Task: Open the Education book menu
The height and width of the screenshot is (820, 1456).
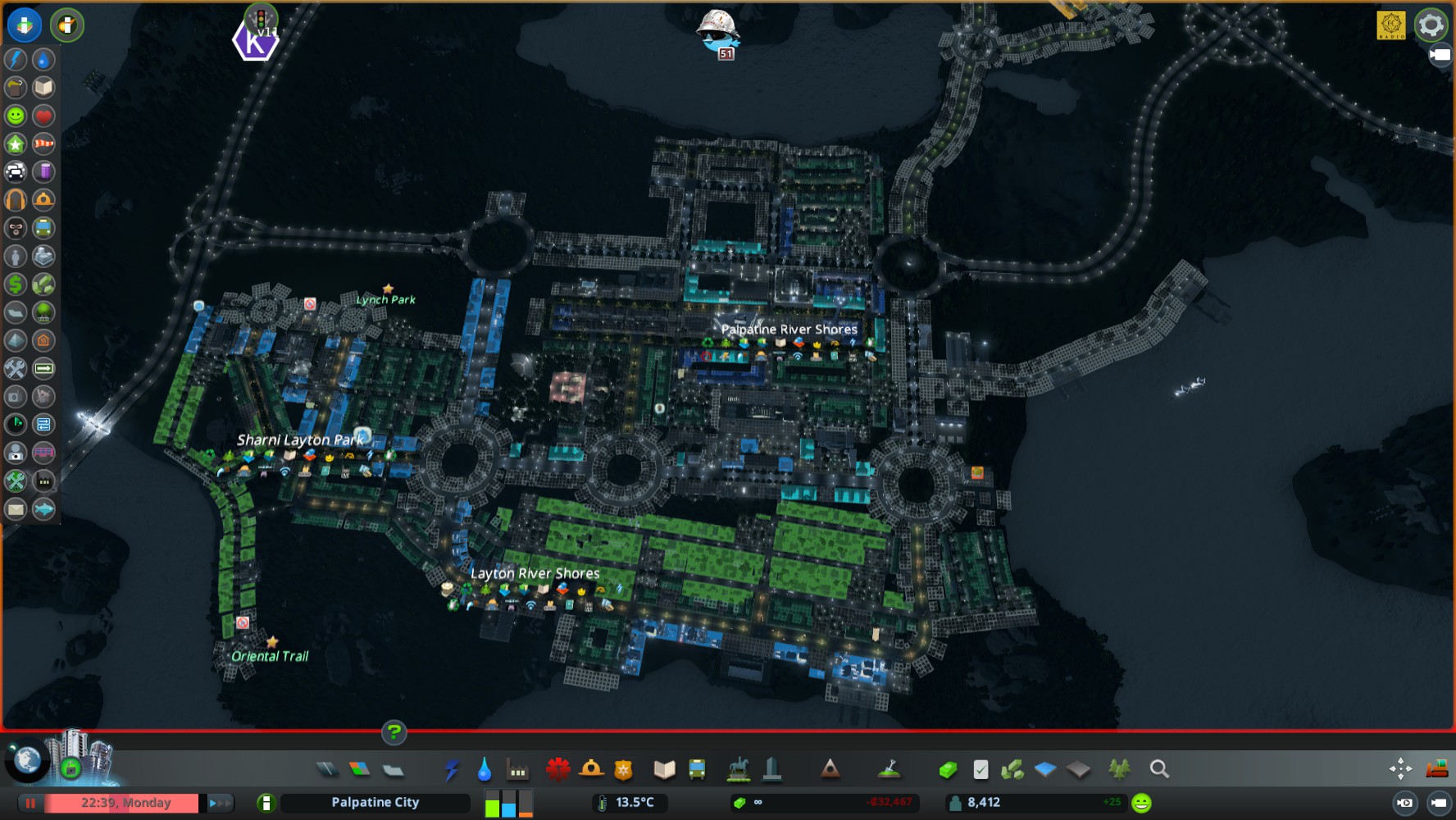Action: pyautogui.click(x=664, y=769)
